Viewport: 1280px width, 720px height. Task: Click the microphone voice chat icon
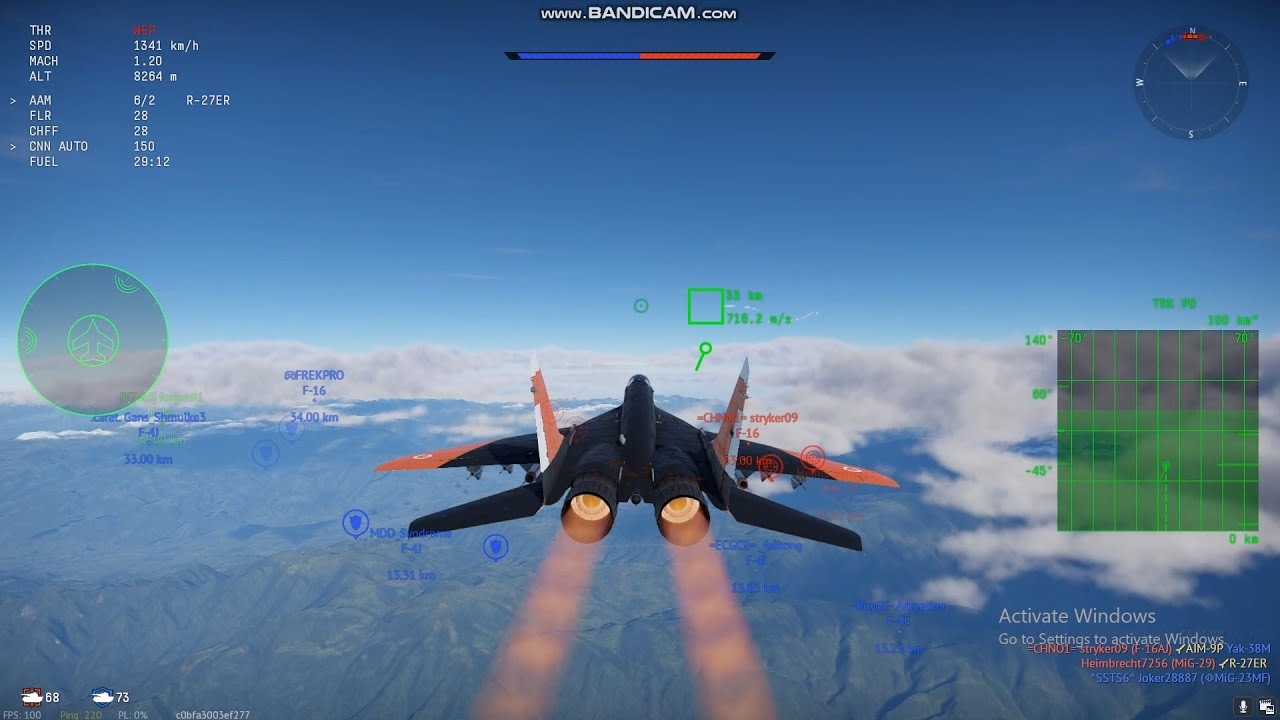[x=1243, y=706]
